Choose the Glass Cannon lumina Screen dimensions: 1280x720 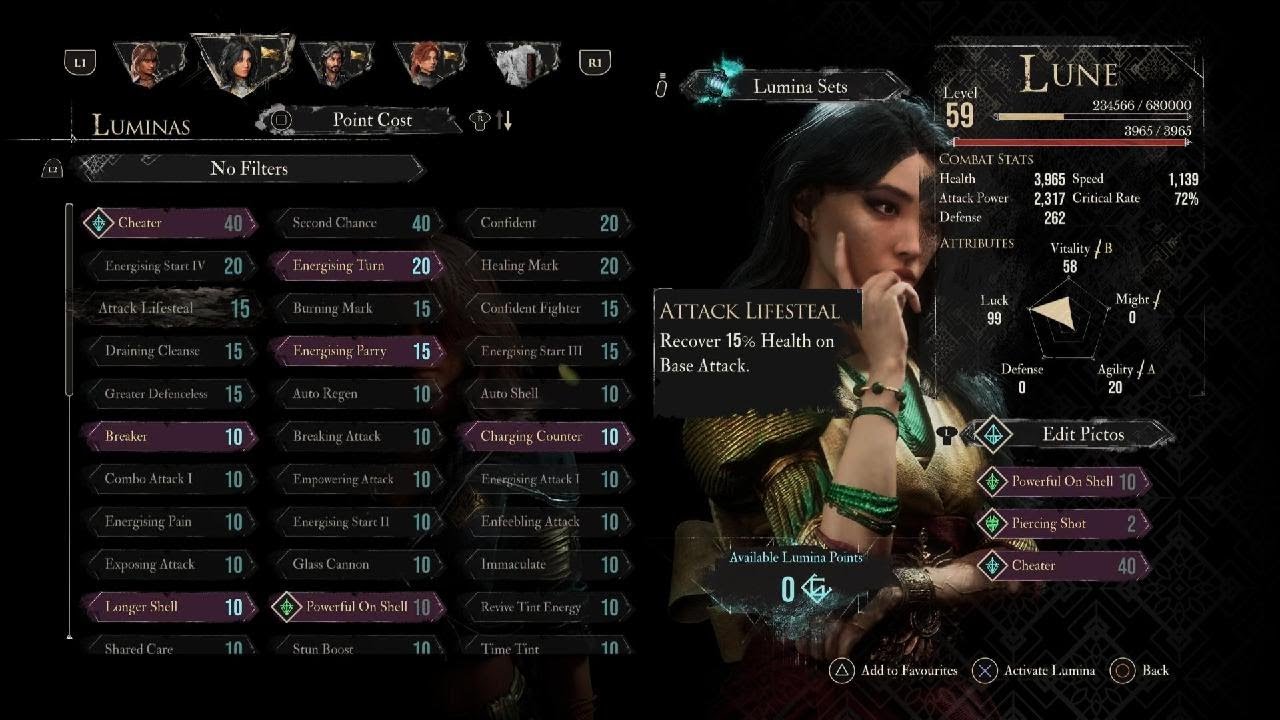click(x=355, y=564)
